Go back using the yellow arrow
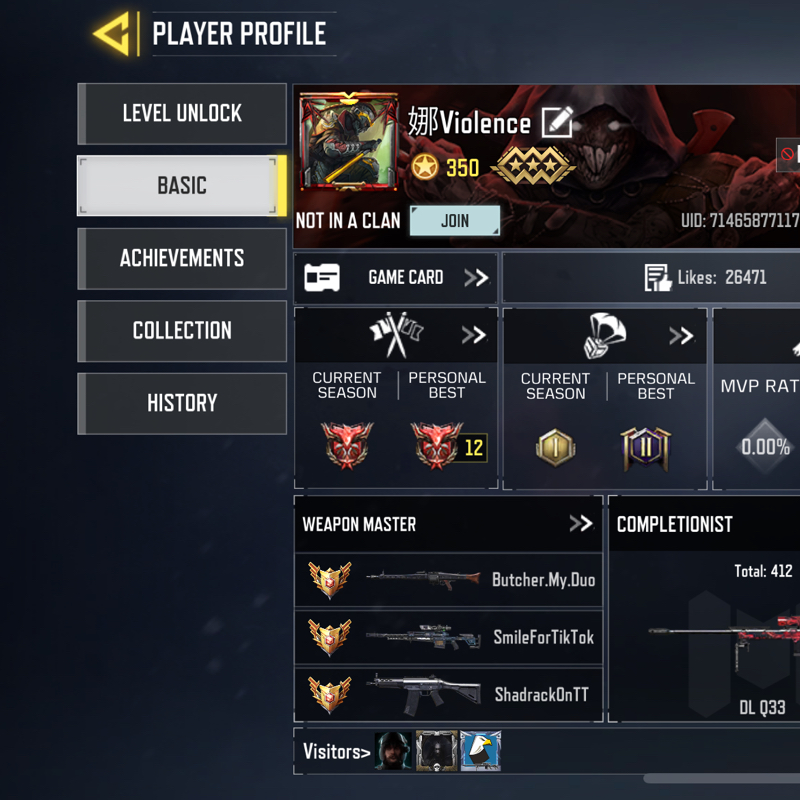This screenshot has height=800, width=800. point(112,34)
